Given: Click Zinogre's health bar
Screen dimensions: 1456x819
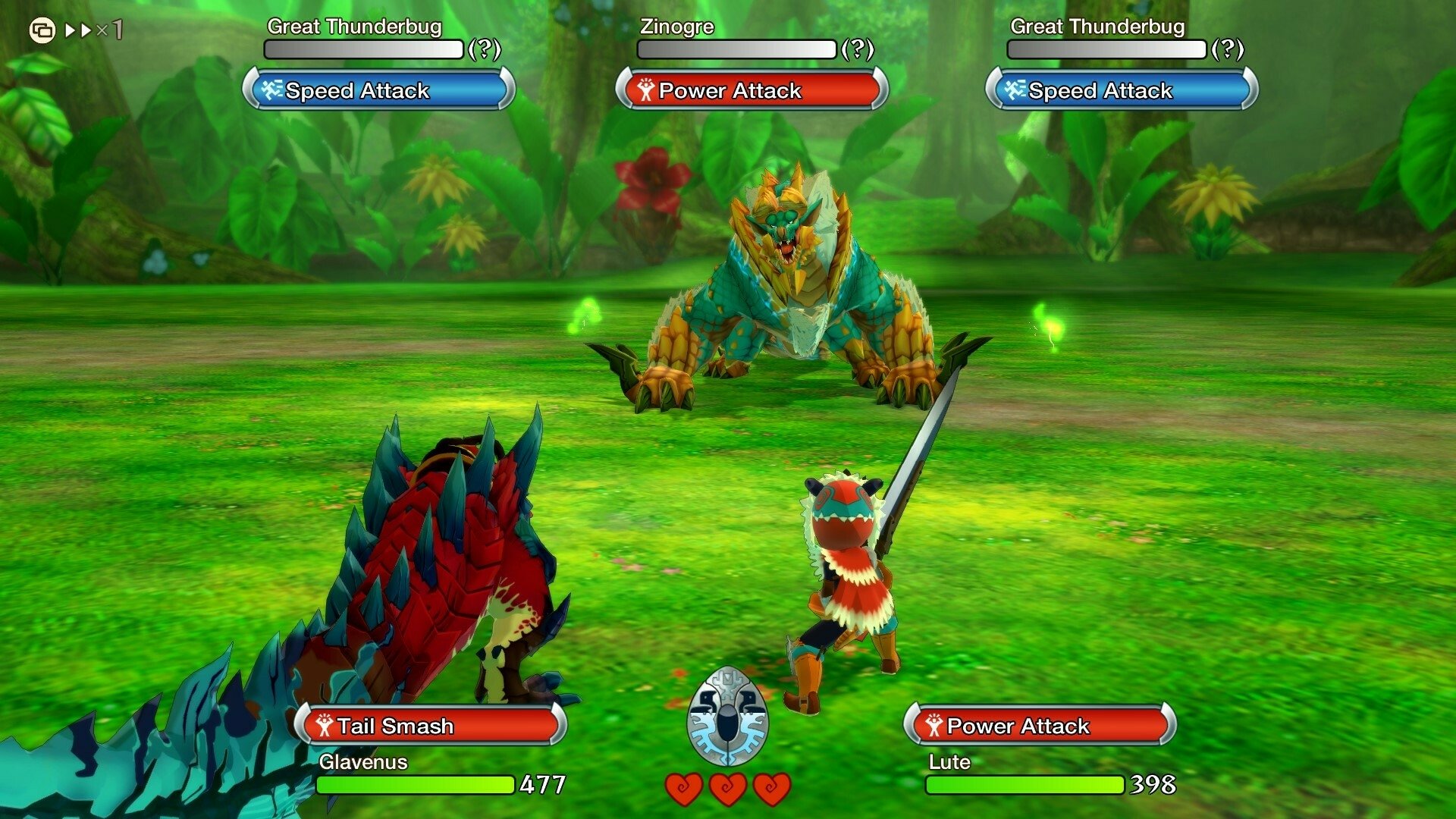Looking at the screenshot, I should coord(738,49).
